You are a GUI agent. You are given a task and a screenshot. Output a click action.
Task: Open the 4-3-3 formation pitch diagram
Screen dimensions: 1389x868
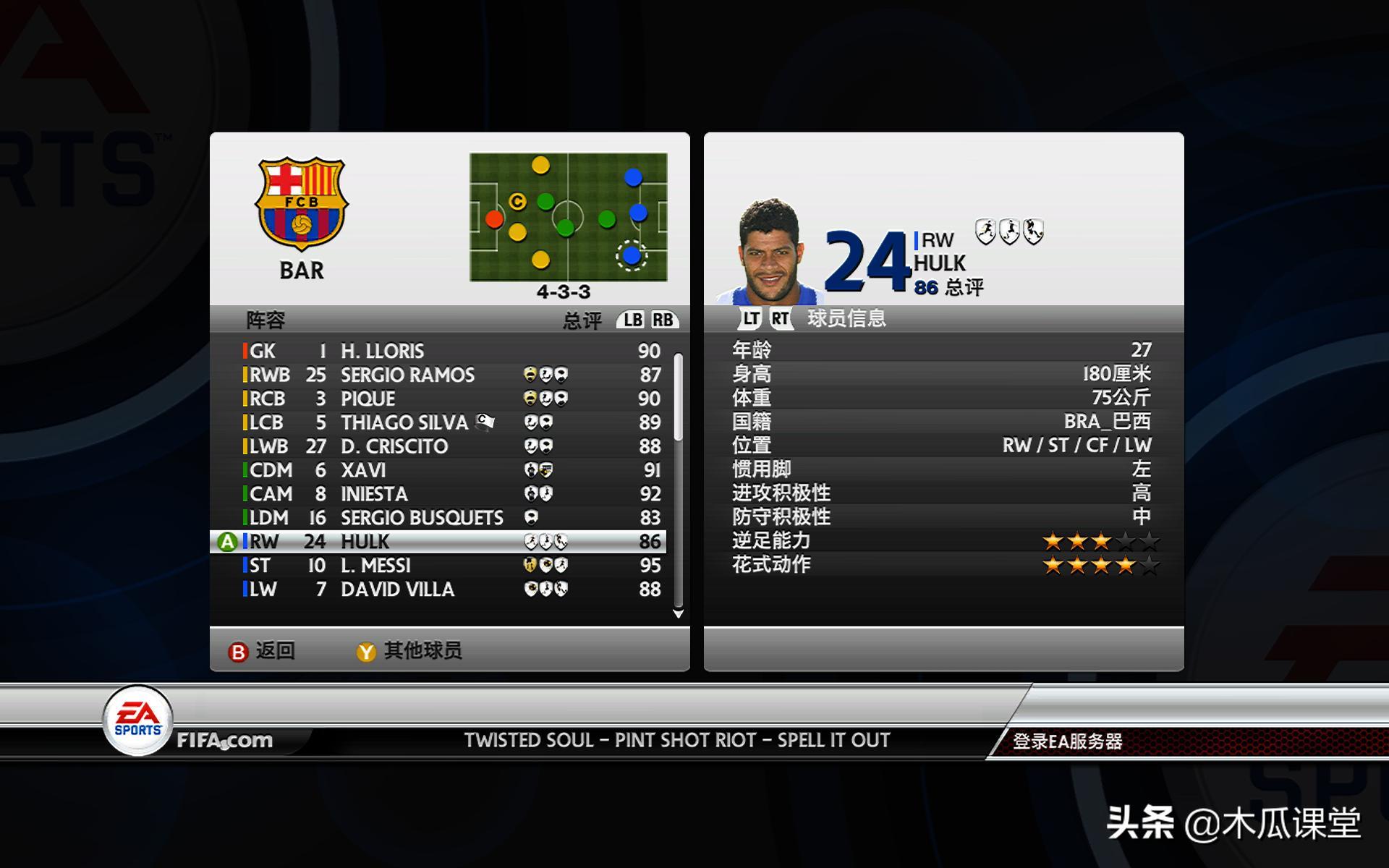(x=568, y=217)
